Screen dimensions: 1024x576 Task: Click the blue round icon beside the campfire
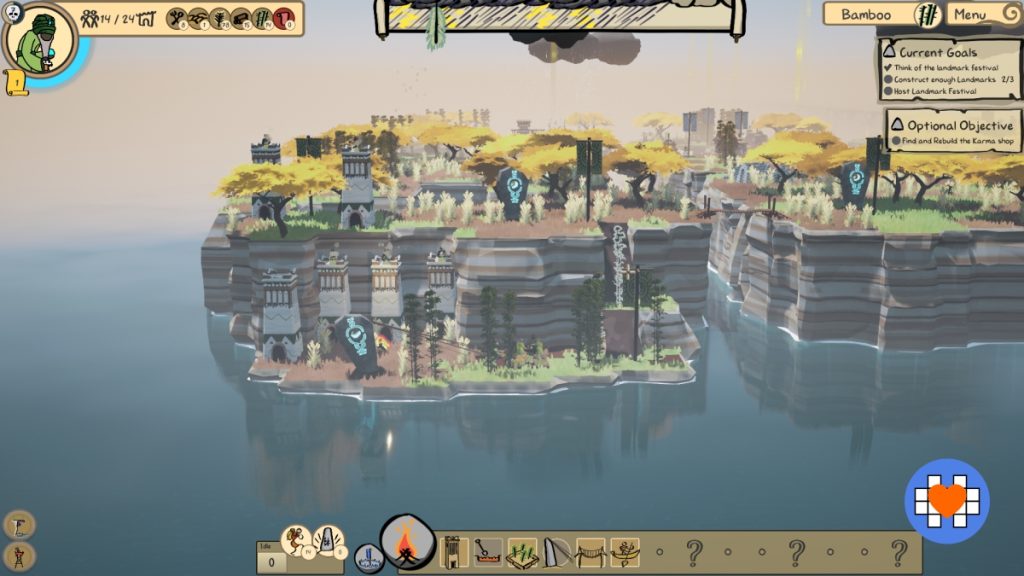(x=368, y=558)
